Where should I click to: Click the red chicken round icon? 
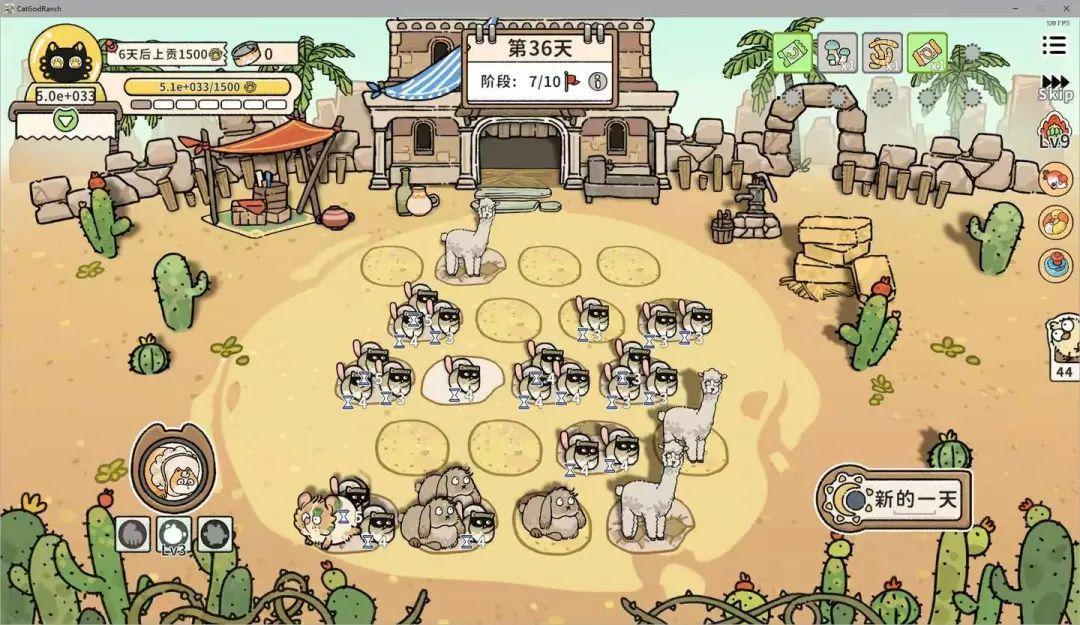pyautogui.click(x=1056, y=180)
